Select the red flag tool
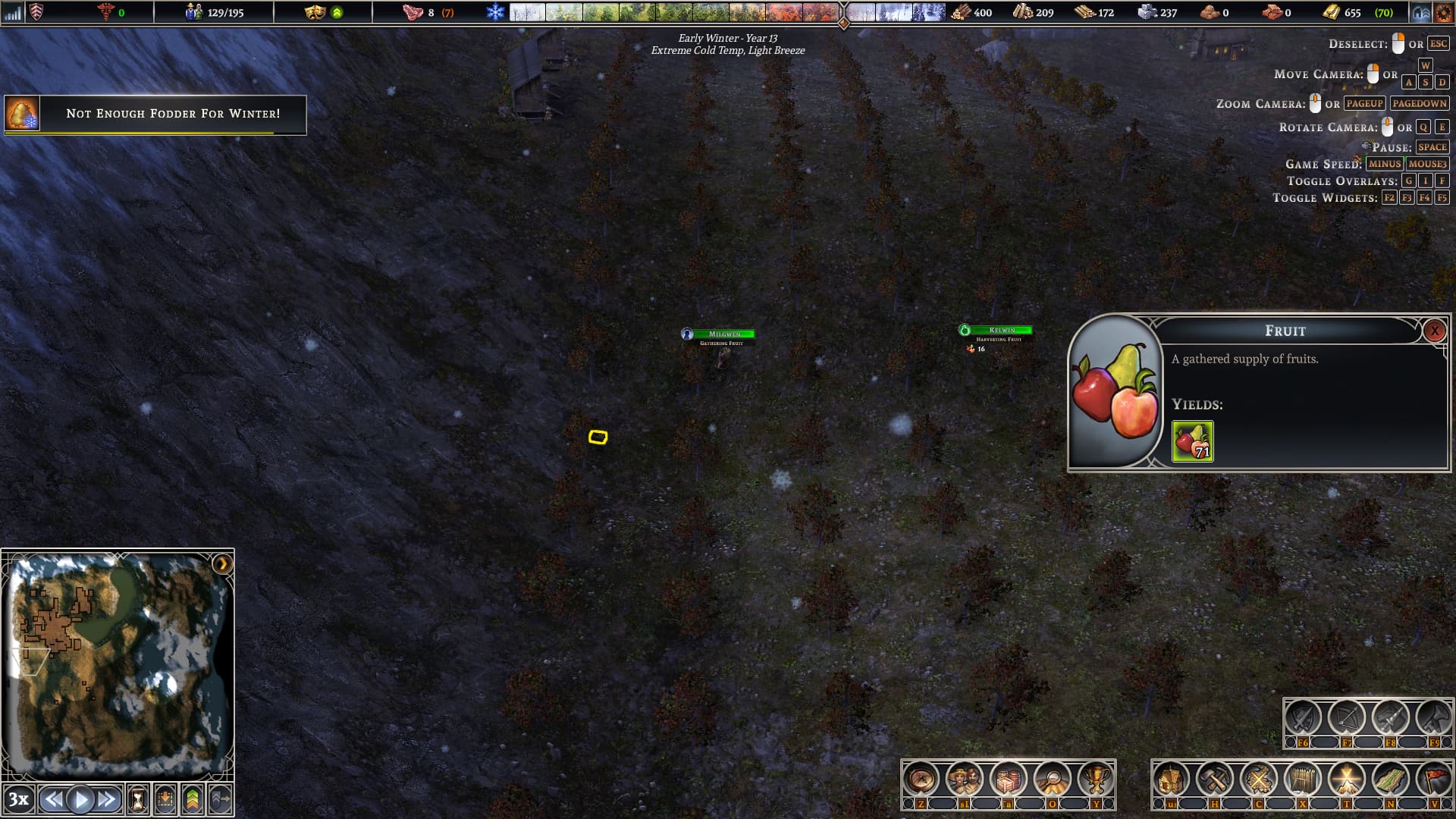 pyautogui.click(x=1434, y=779)
